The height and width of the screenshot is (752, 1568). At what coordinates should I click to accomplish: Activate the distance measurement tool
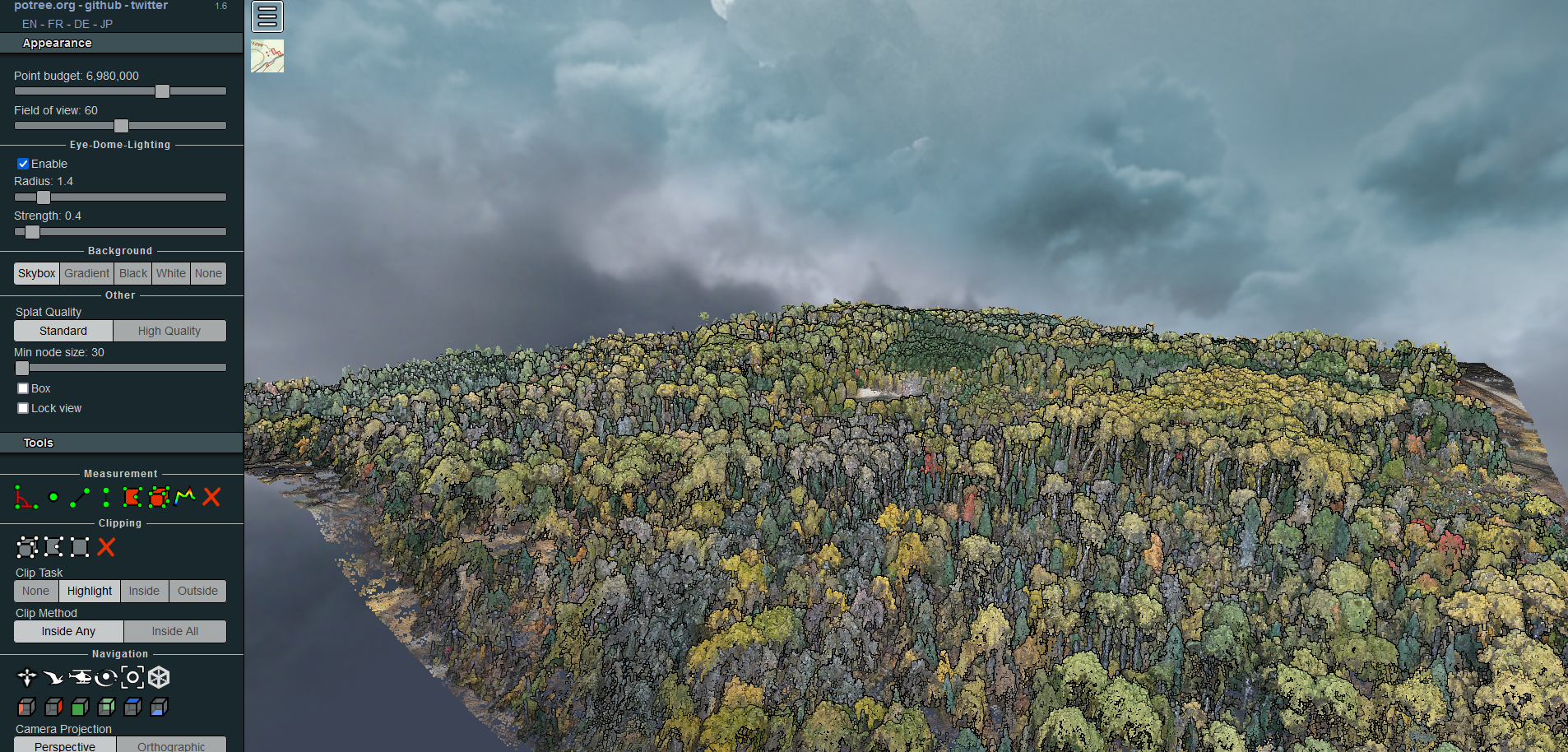(80, 496)
